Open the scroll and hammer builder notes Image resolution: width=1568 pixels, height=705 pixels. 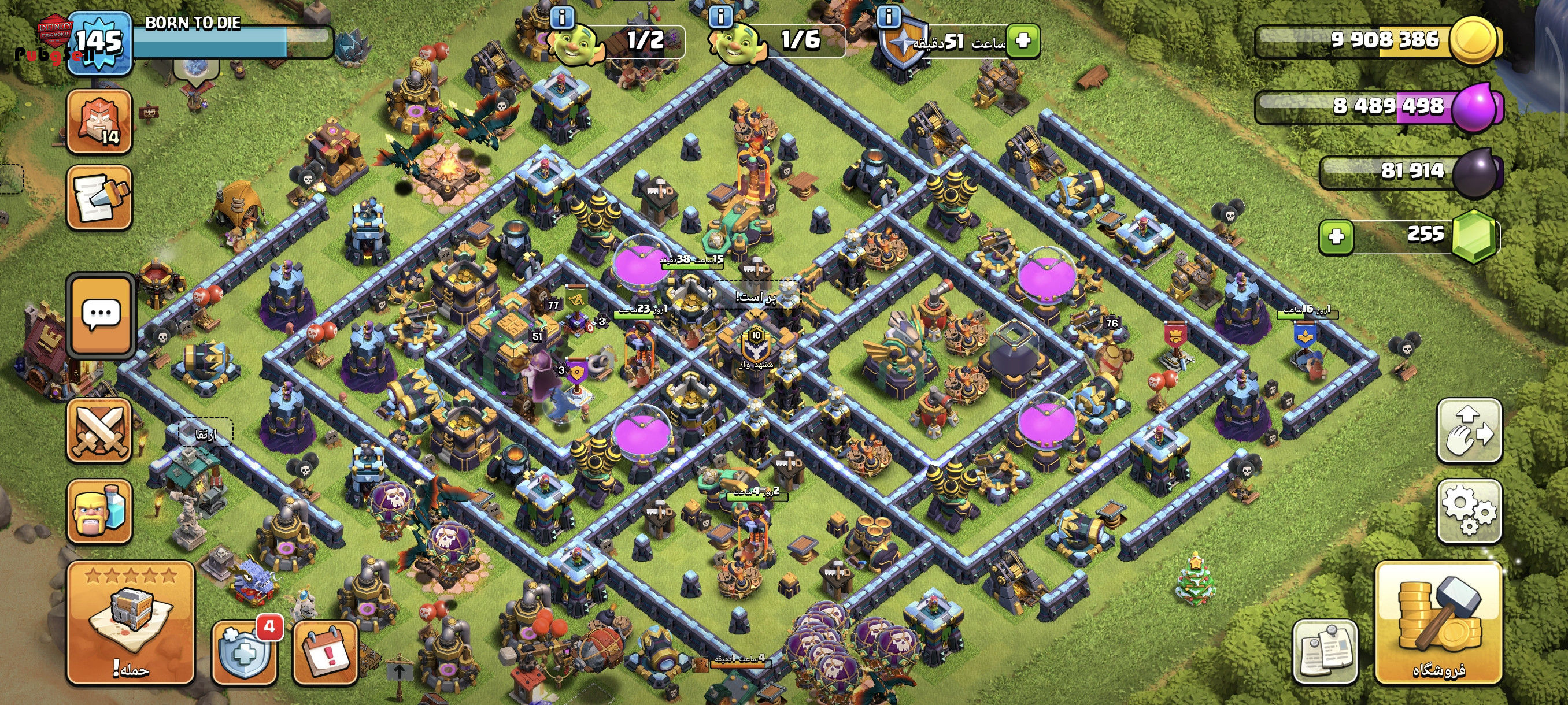pyautogui.click(x=99, y=198)
